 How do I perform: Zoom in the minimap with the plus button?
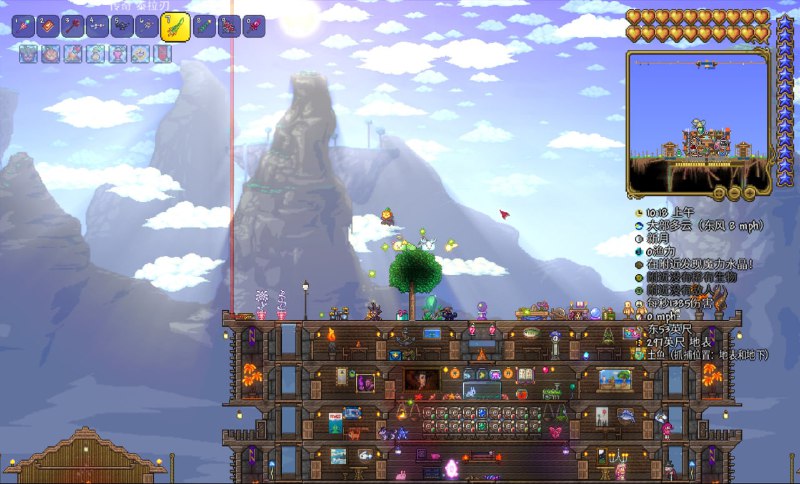pyautogui.click(x=749, y=191)
